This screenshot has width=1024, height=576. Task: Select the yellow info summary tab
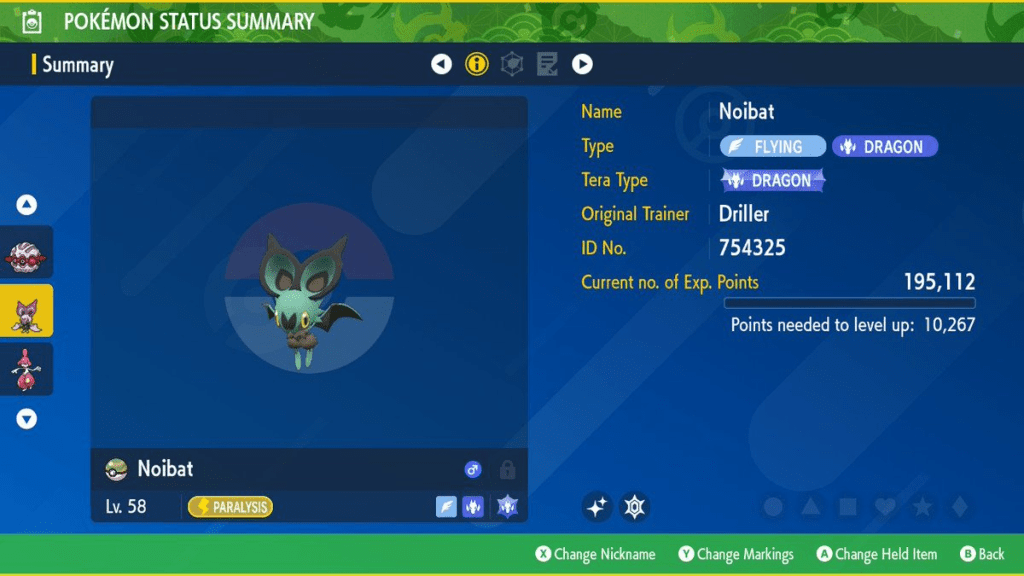click(476, 65)
